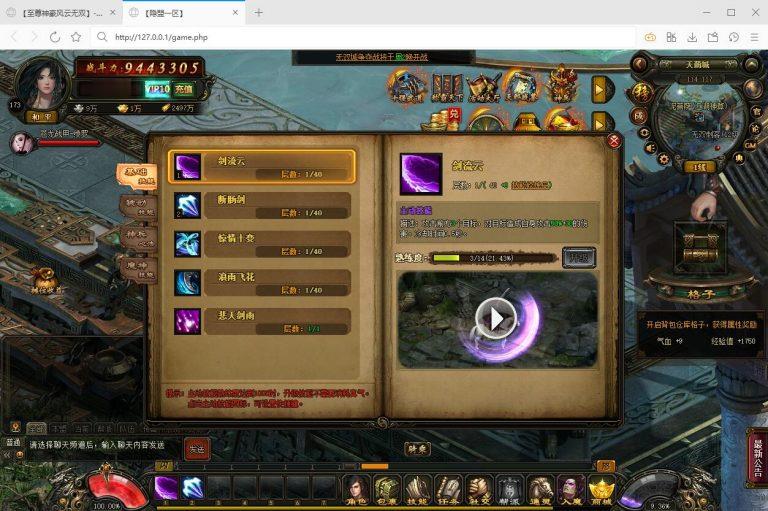Click the chat input field
The width and height of the screenshot is (768, 511).
click(100, 445)
